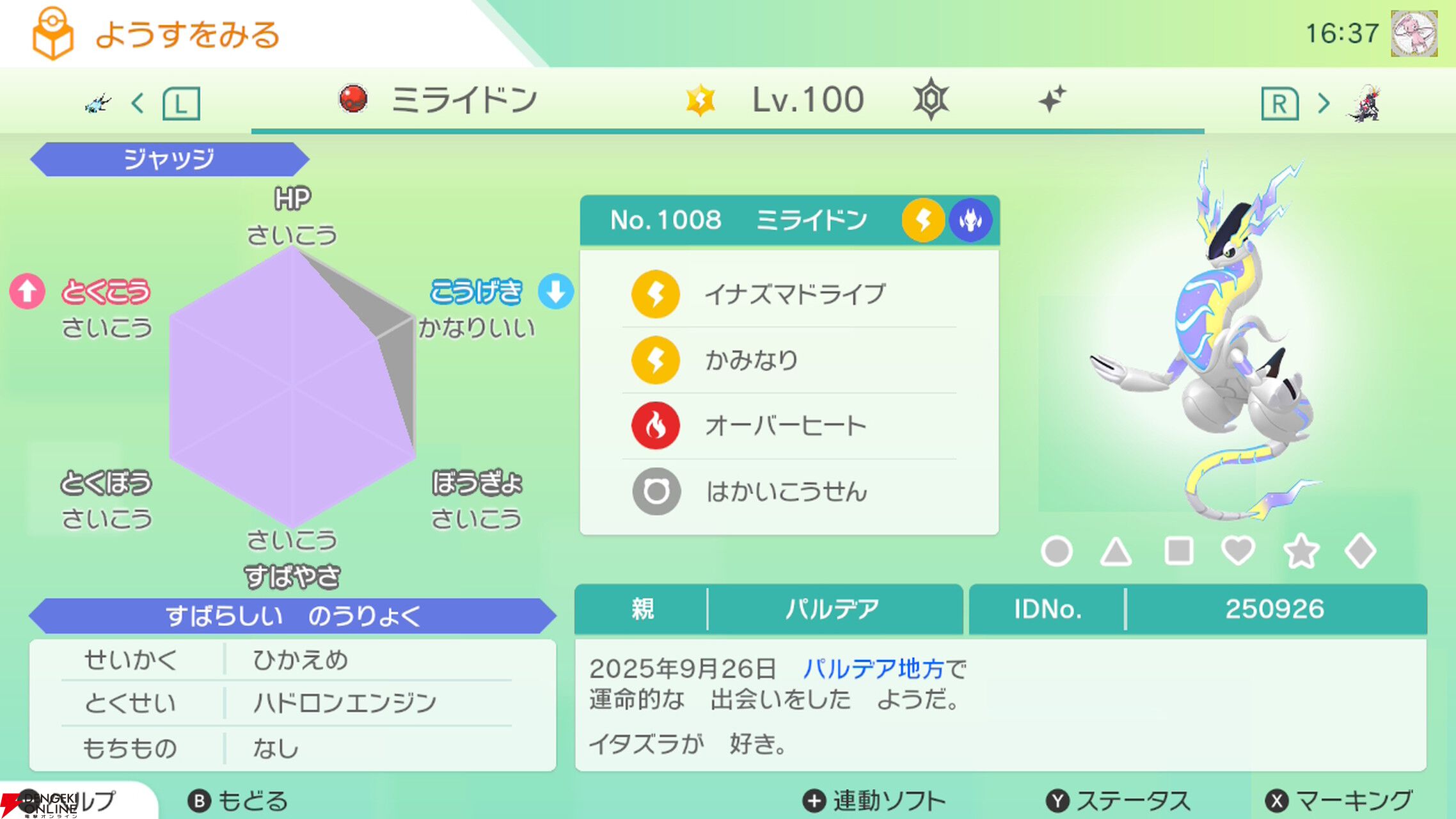Viewport: 1456px width, 819px height.
Task: Click the Electric icon for かみなり
Action: point(655,360)
